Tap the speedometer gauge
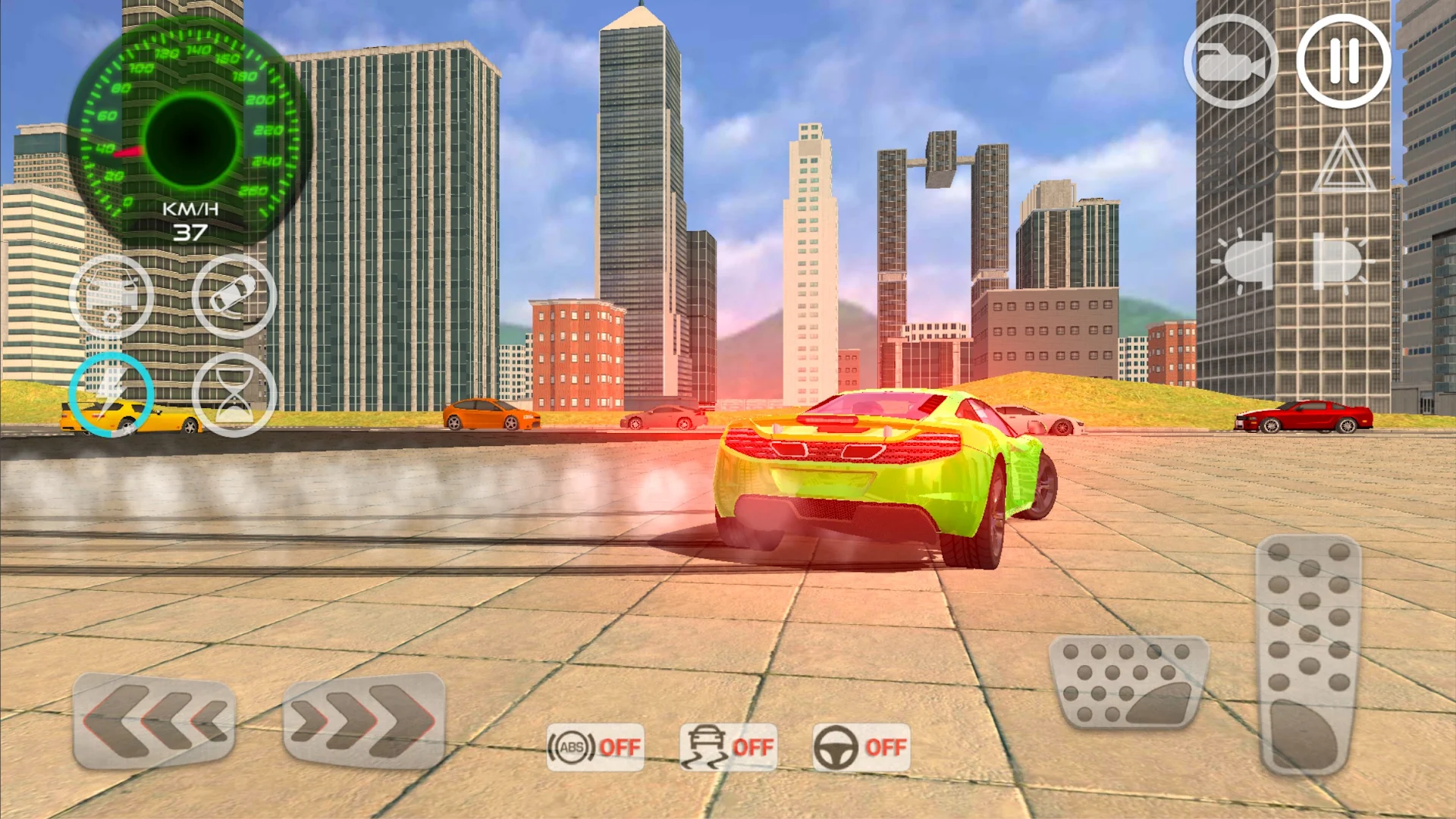 [190, 136]
